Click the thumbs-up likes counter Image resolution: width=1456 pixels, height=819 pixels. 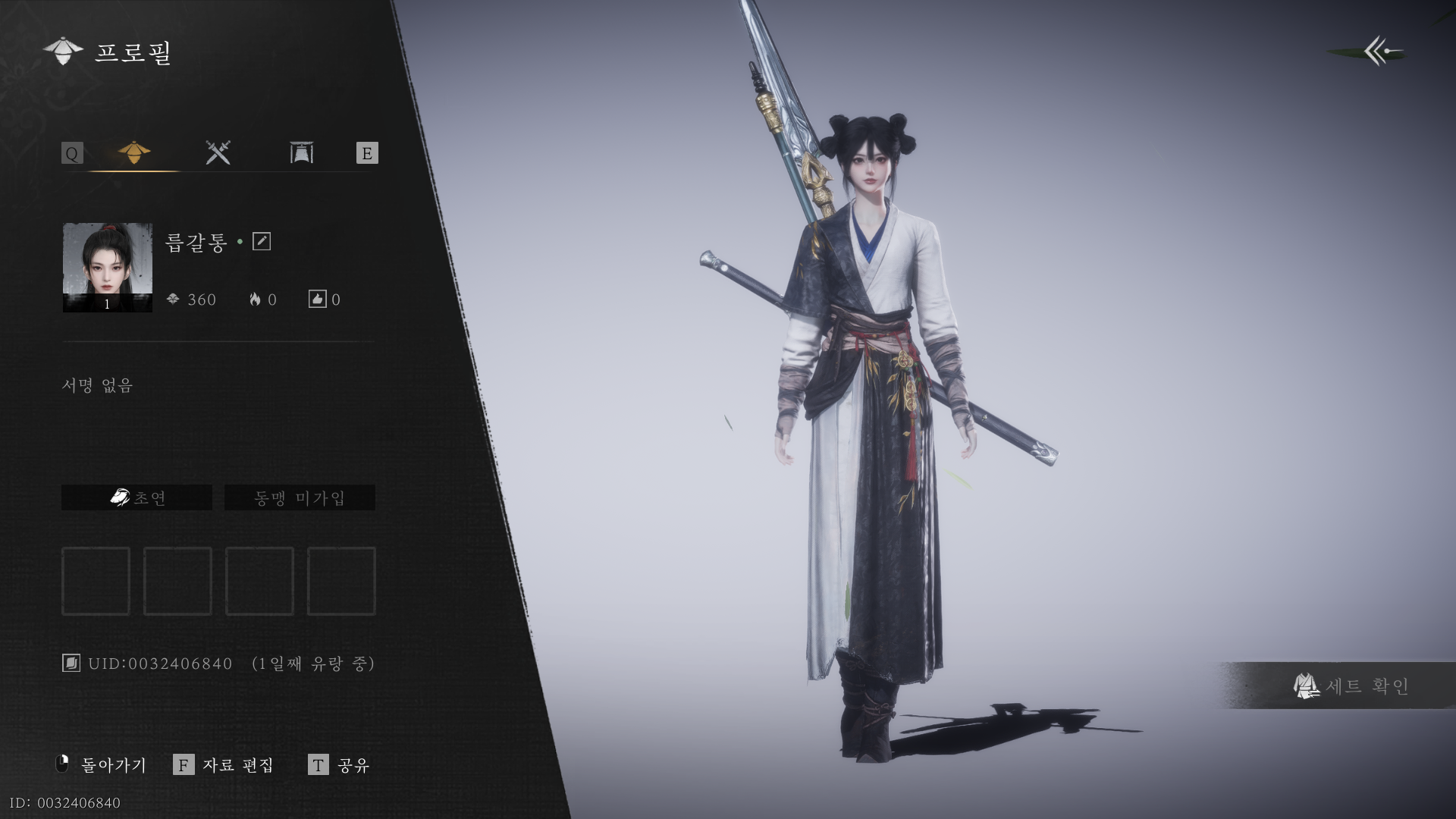pyautogui.click(x=324, y=300)
